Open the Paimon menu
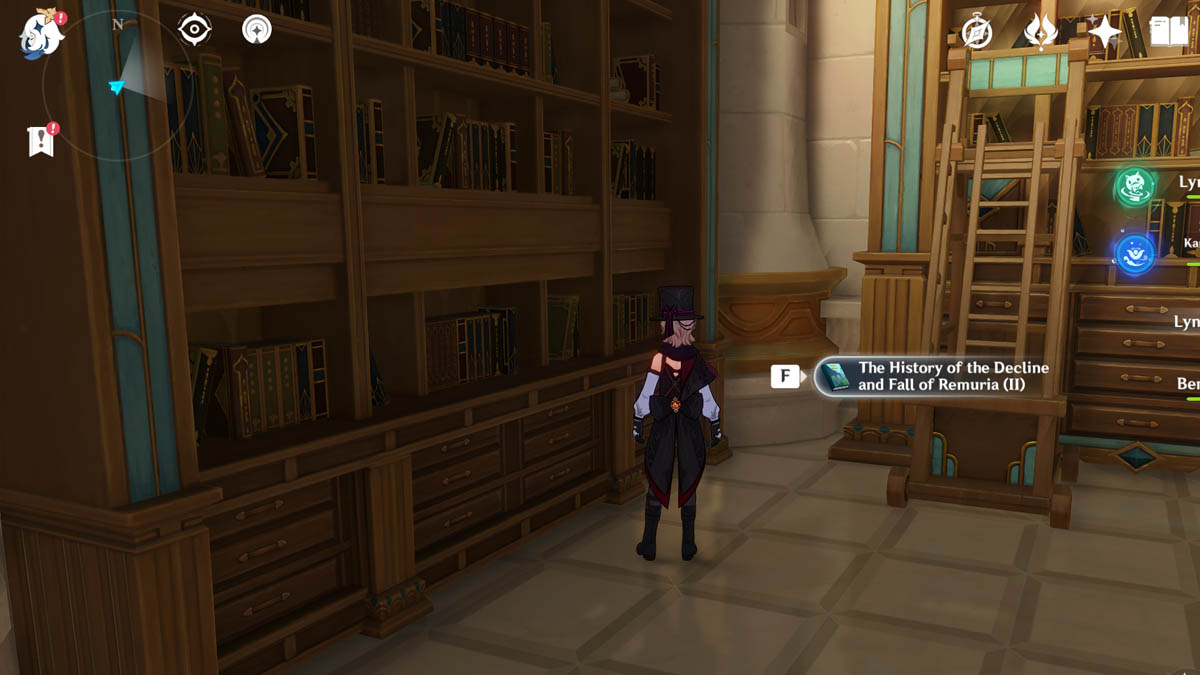This screenshot has width=1200, height=675. pyautogui.click(x=41, y=35)
